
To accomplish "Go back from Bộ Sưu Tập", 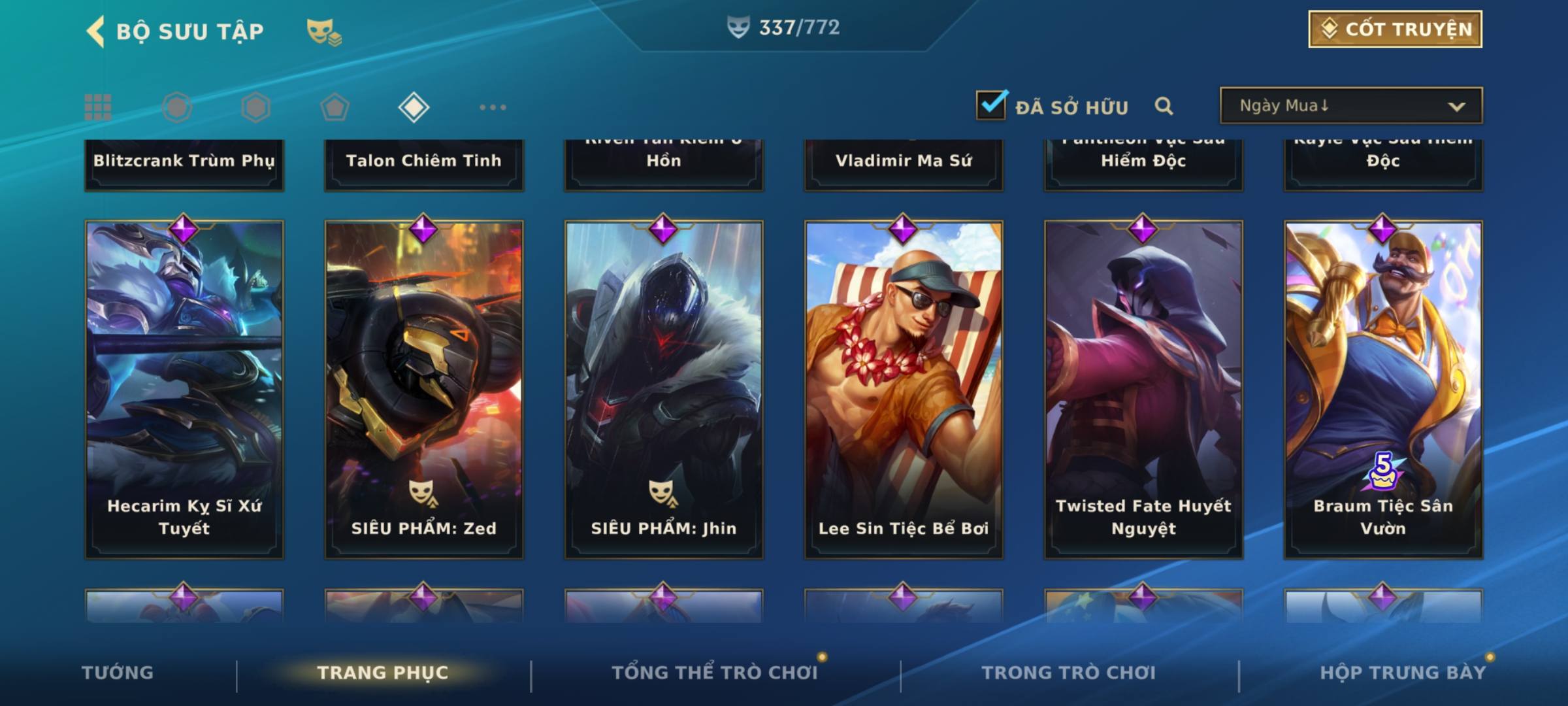I will tap(96, 31).
